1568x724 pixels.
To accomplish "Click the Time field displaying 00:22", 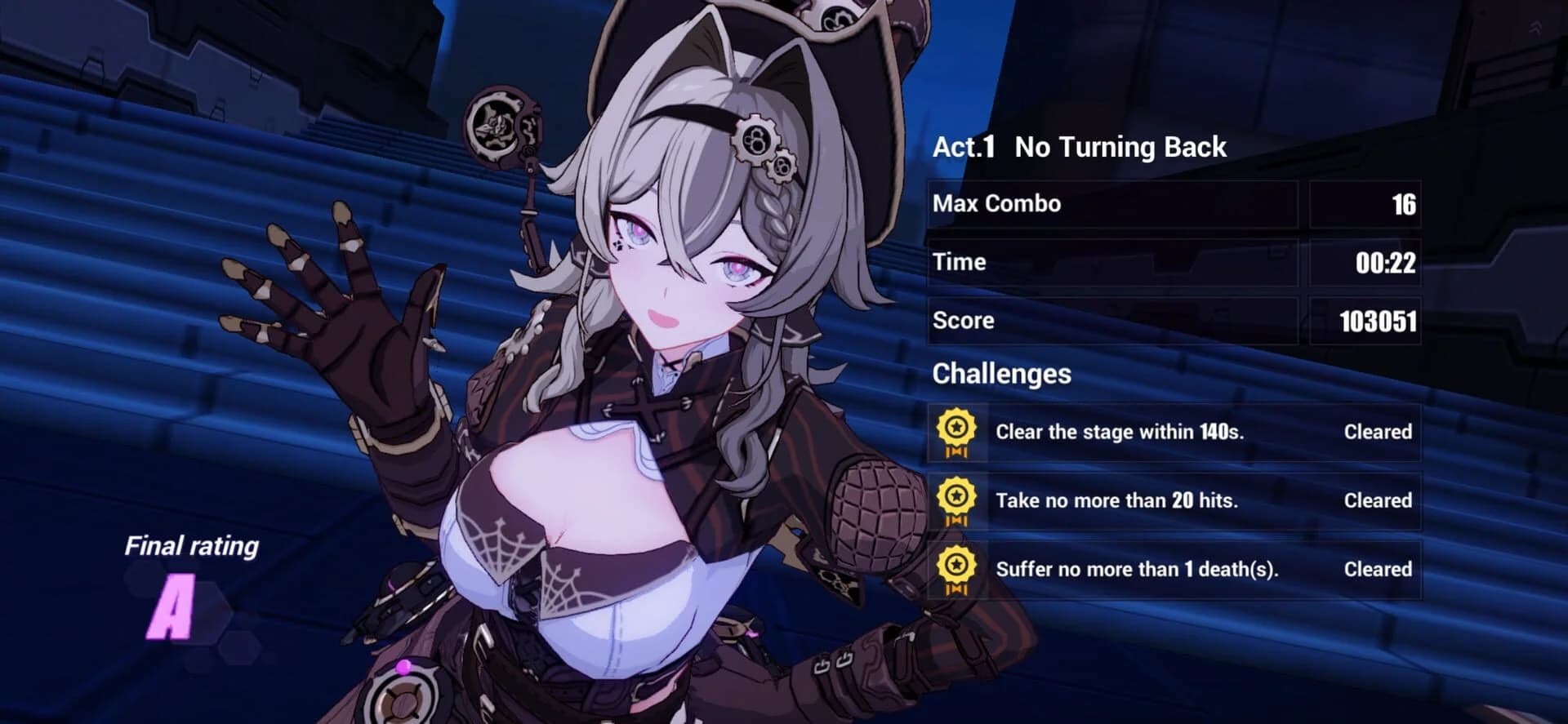I will (1385, 262).
